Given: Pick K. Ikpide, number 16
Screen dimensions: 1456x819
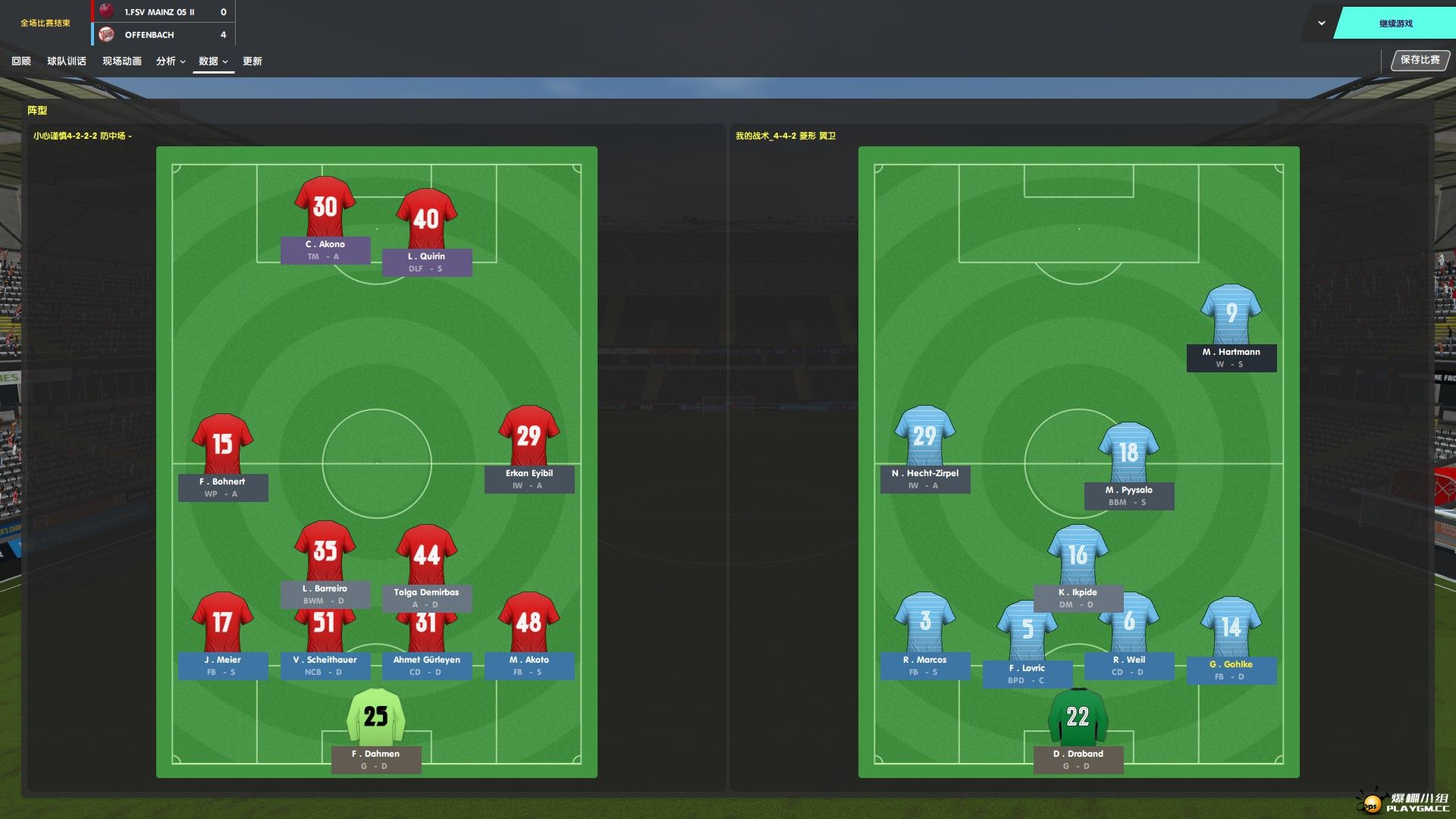Looking at the screenshot, I should pyautogui.click(x=1078, y=554).
